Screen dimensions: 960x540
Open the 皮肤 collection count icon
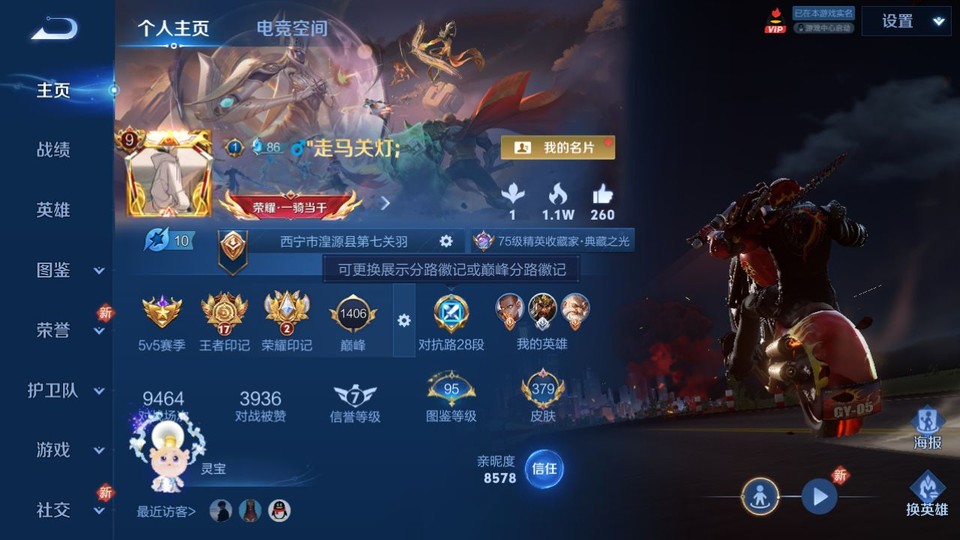[x=543, y=390]
